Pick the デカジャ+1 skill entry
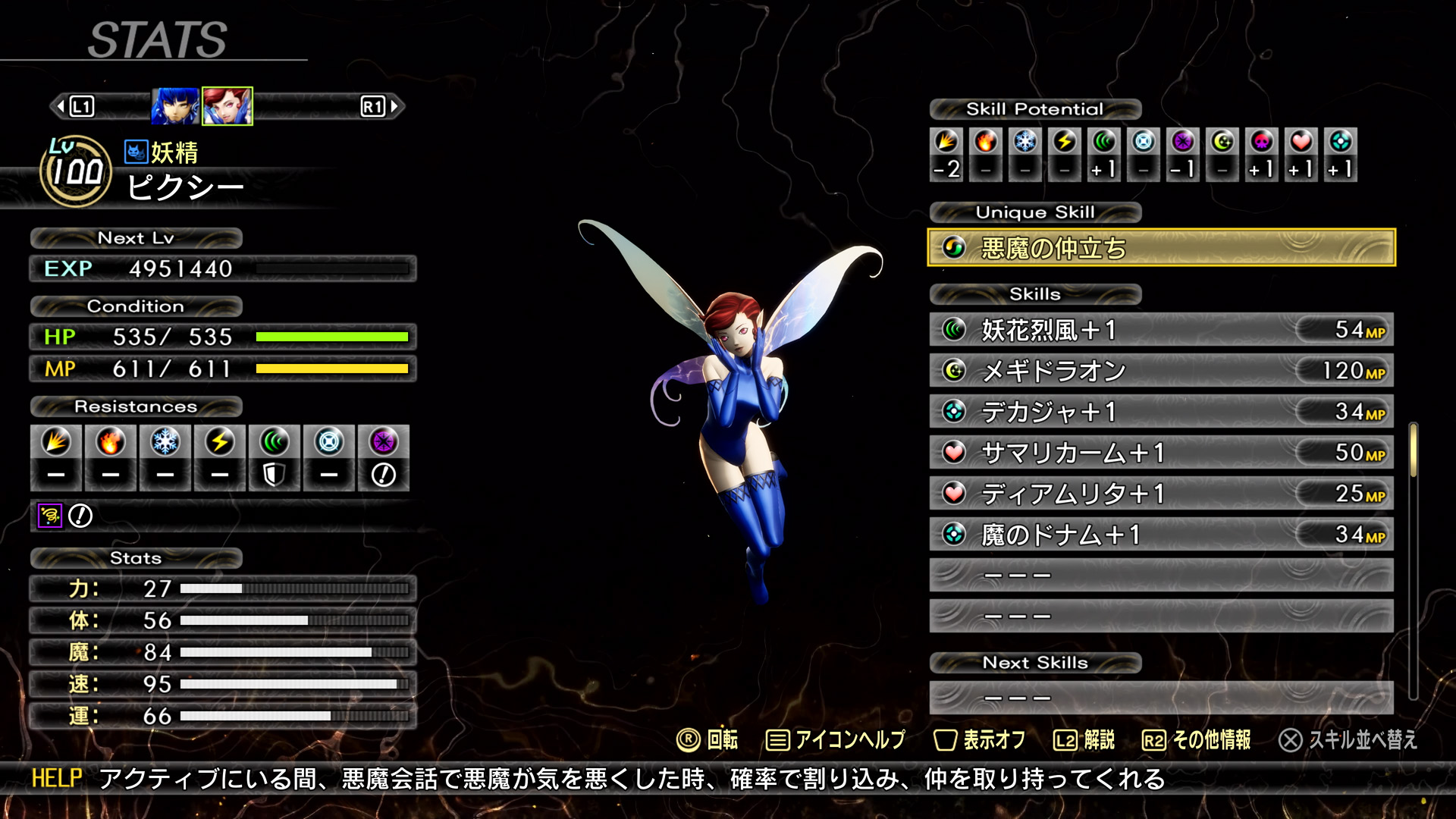Viewport: 1456px width, 819px height. [1160, 412]
